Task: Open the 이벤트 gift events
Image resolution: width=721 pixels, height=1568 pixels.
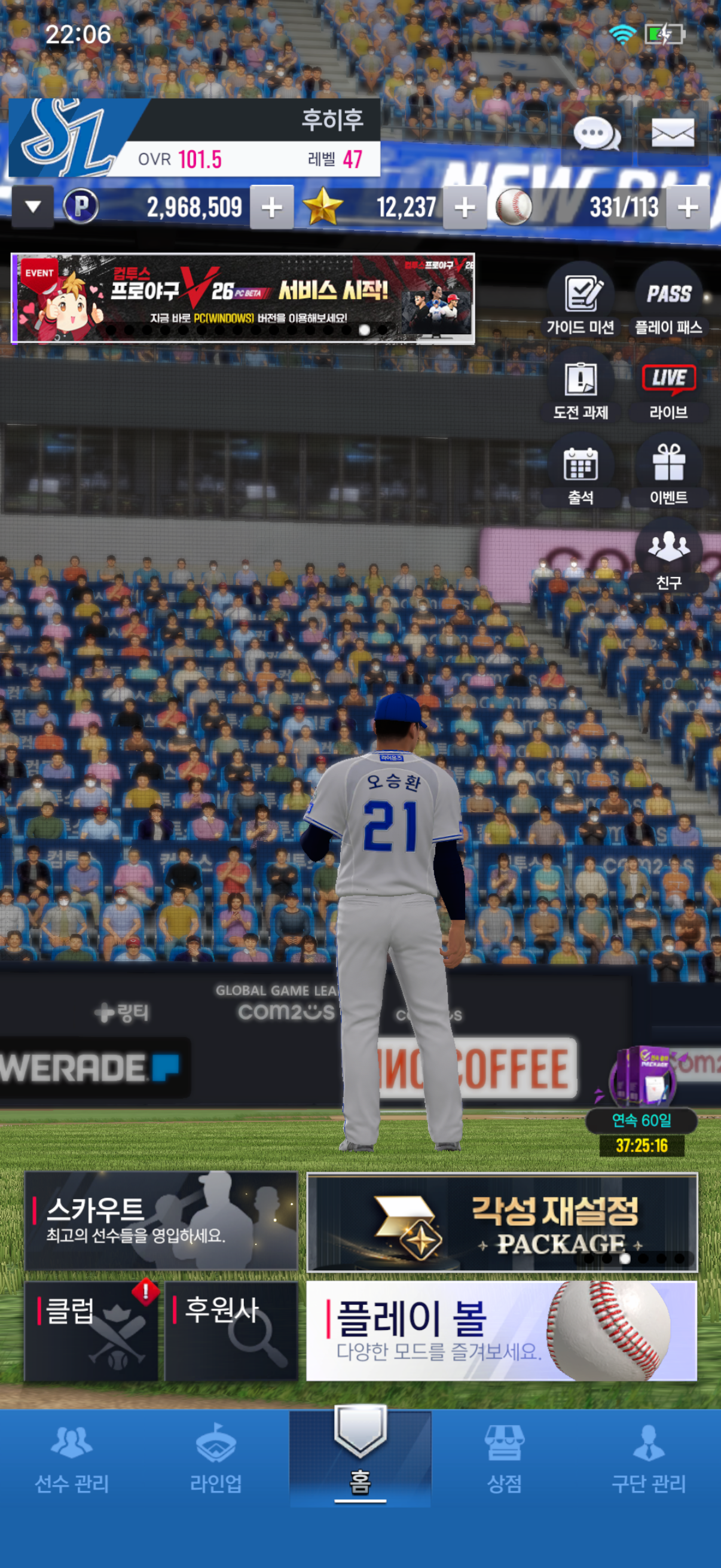Action: click(668, 471)
